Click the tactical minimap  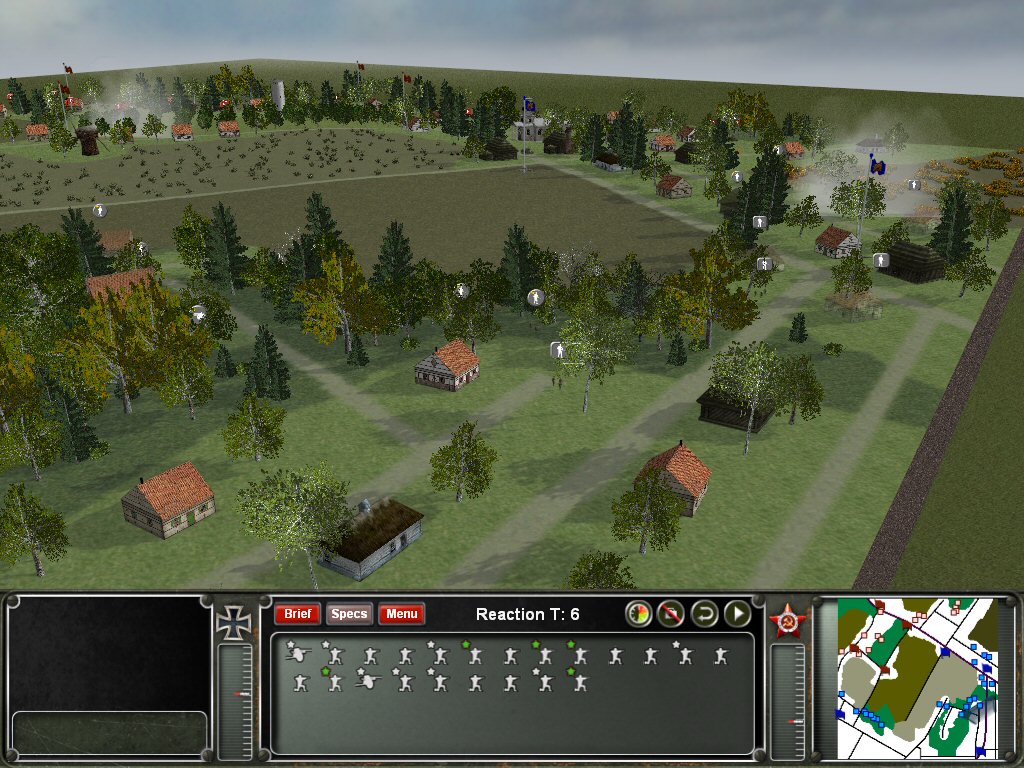(x=917, y=677)
